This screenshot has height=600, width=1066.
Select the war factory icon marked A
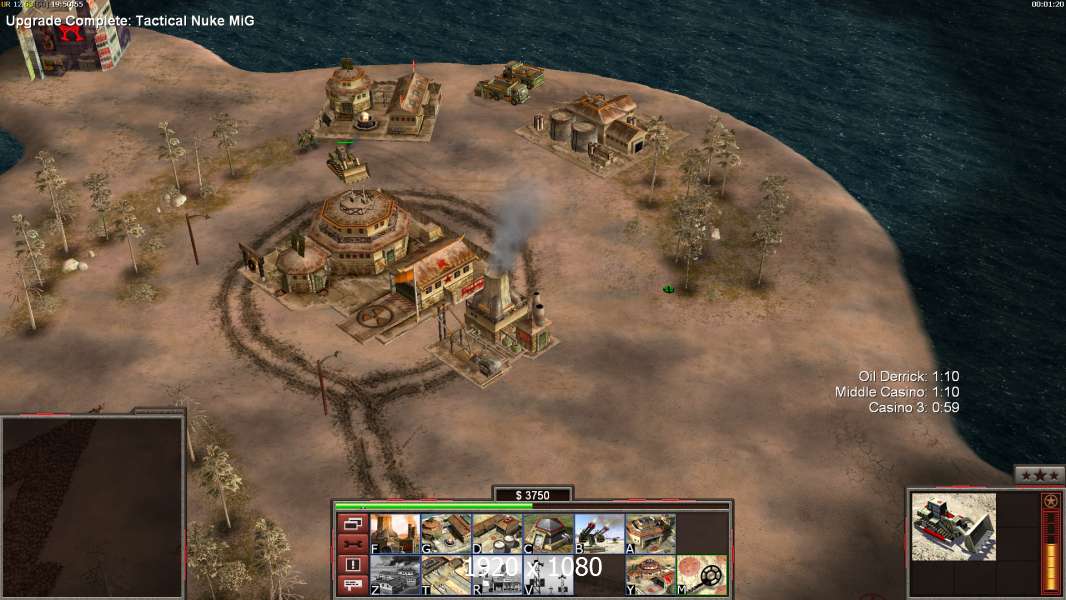coord(650,534)
